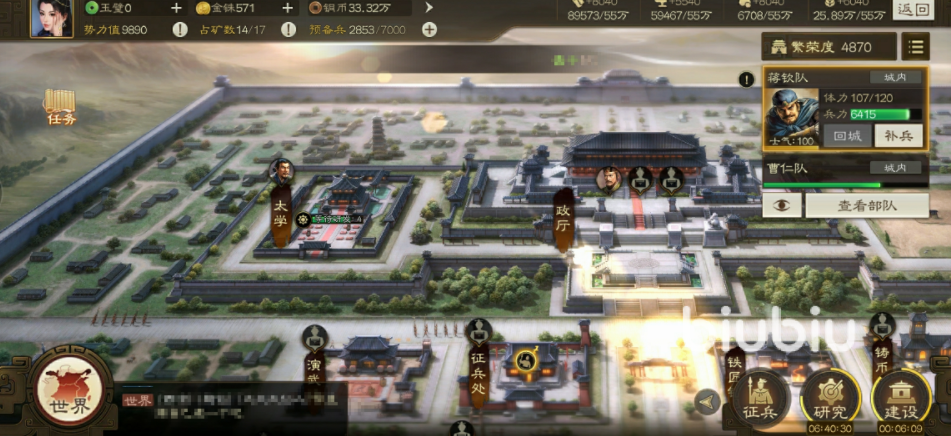Expand resource bar with the right arrow
Viewport: 951px width, 436px height.
pos(429,8)
